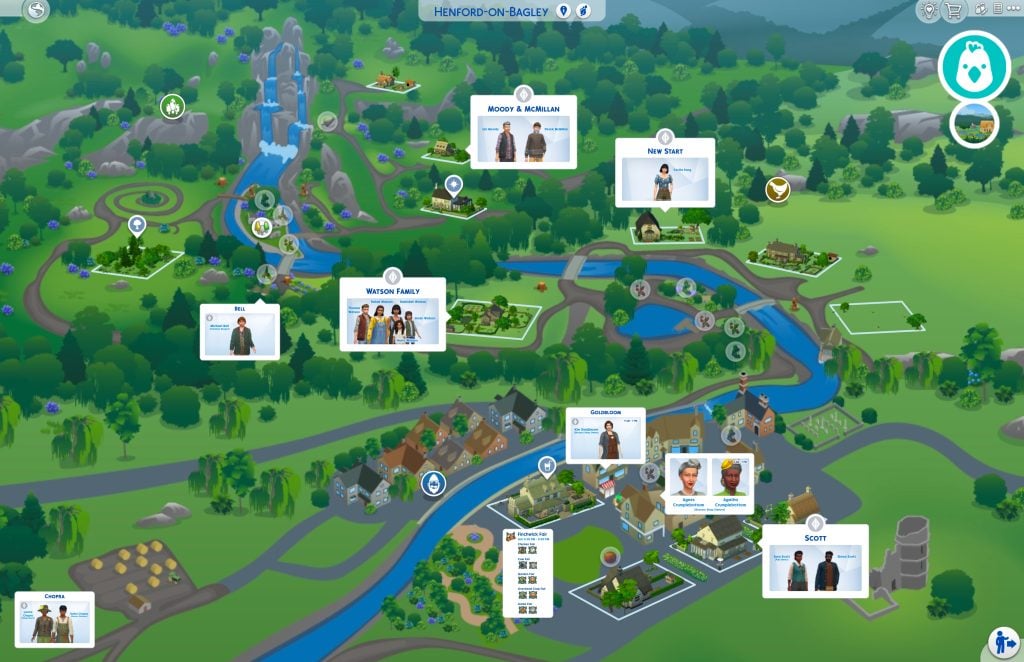Select the blue cow-head map marker
The image size is (1024, 662).
tap(433, 484)
